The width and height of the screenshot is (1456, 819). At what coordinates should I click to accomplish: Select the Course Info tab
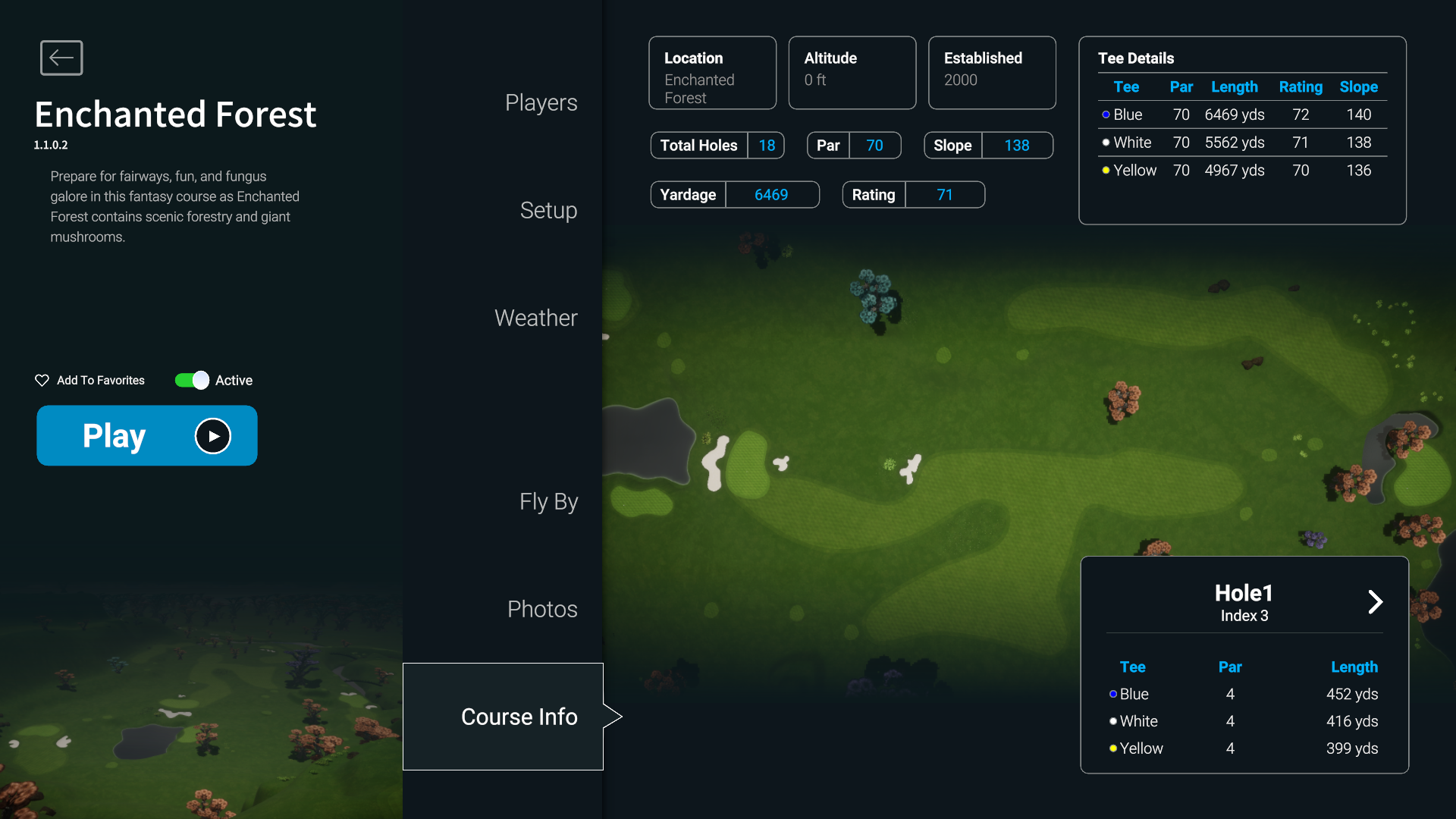[x=519, y=717]
